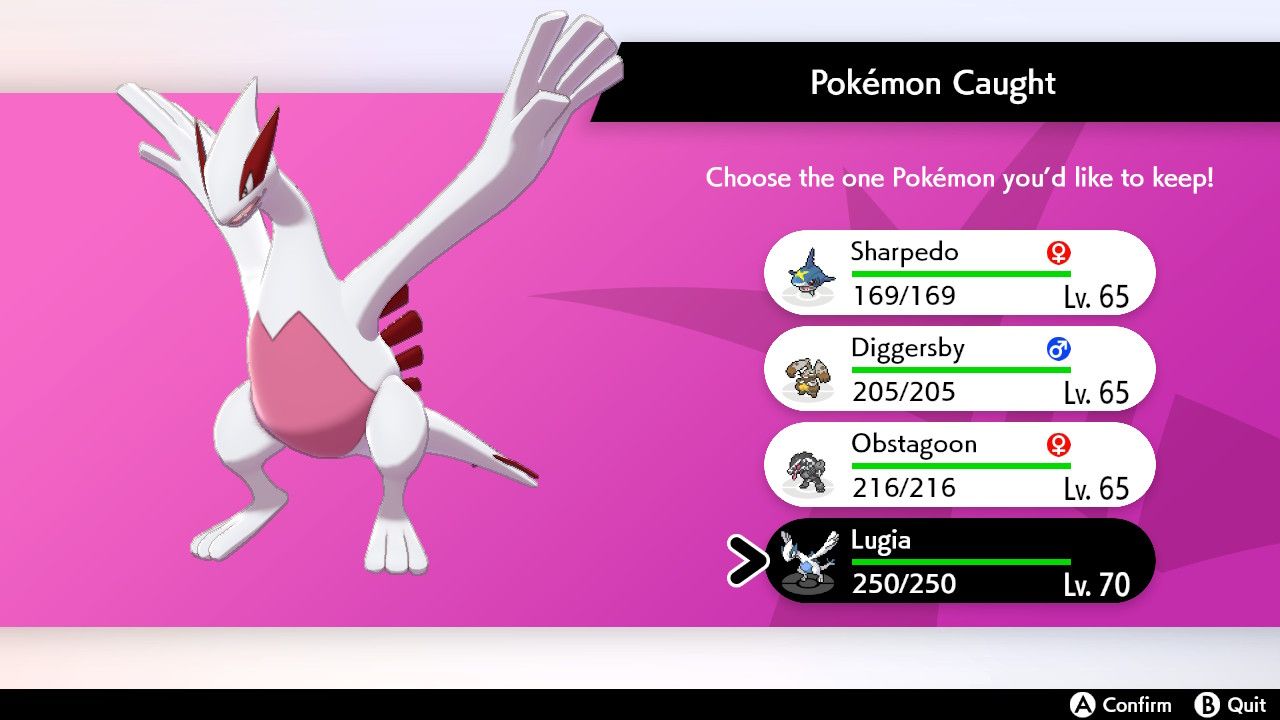Select the highlighted Lugia entry
Viewport: 1280px width, 720px height.
coord(960,561)
